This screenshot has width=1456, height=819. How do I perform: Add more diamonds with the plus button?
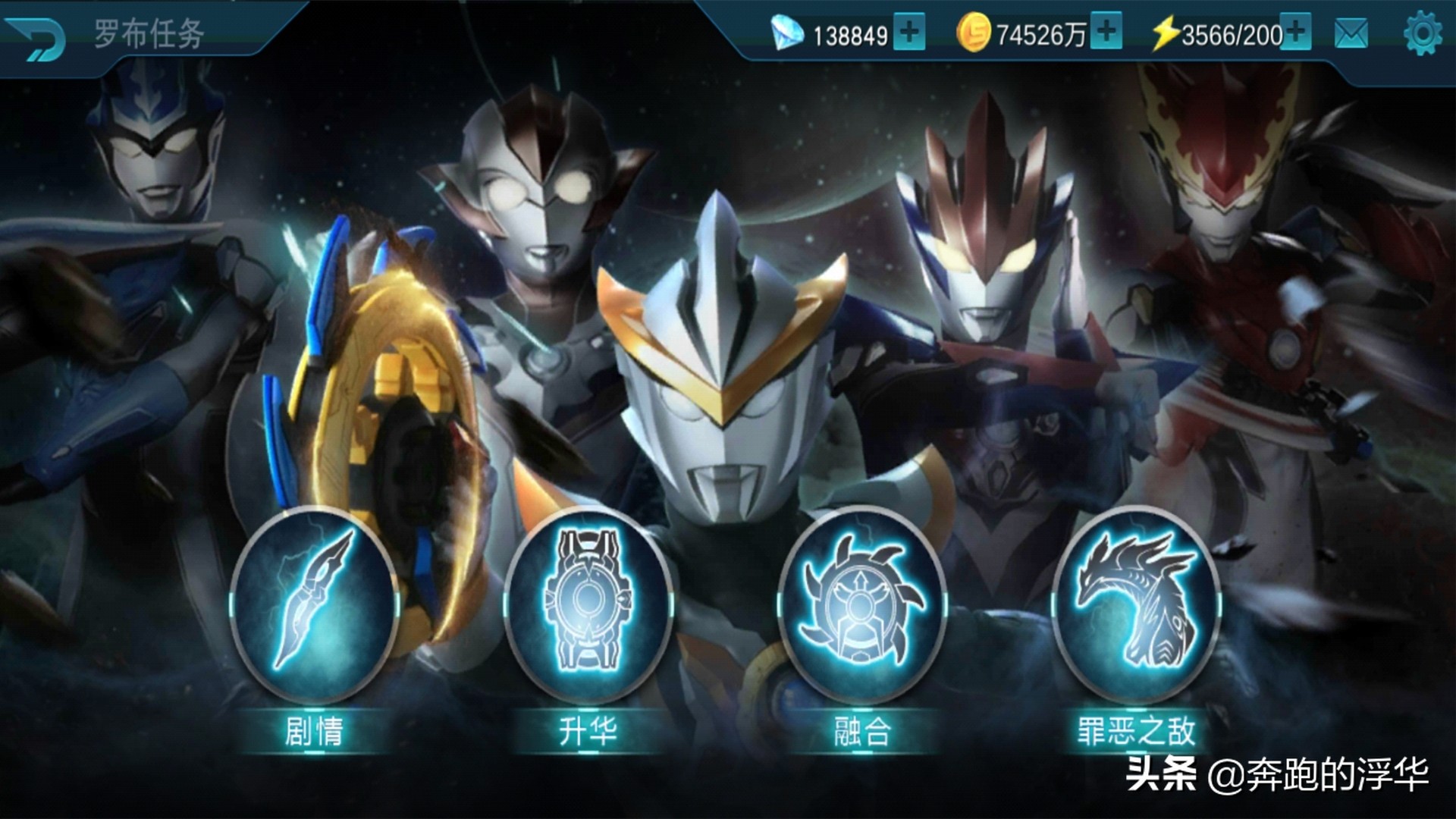tap(908, 32)
